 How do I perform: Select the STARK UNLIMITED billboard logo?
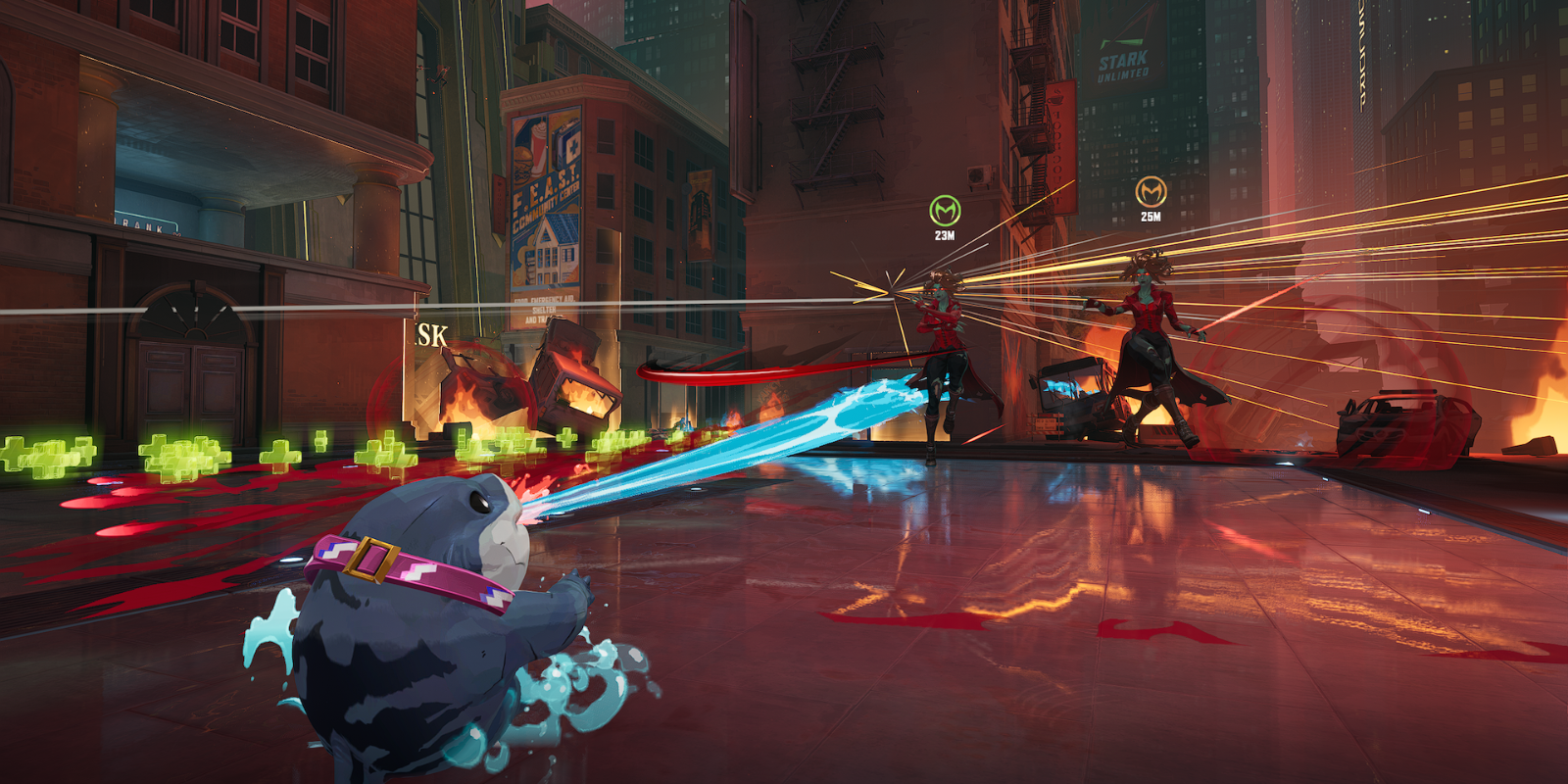click(1123, 57)
